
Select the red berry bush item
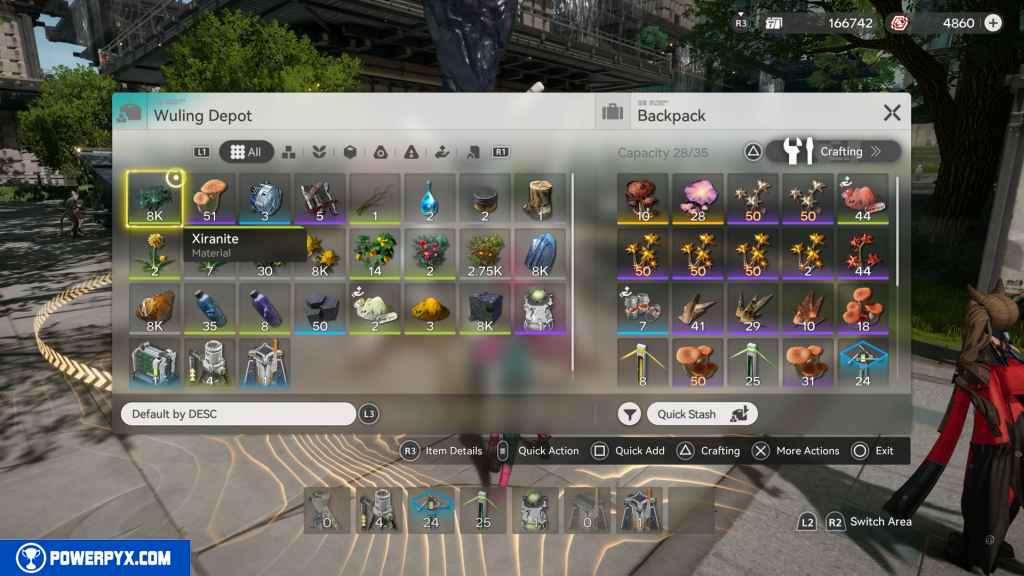[429, 253]
